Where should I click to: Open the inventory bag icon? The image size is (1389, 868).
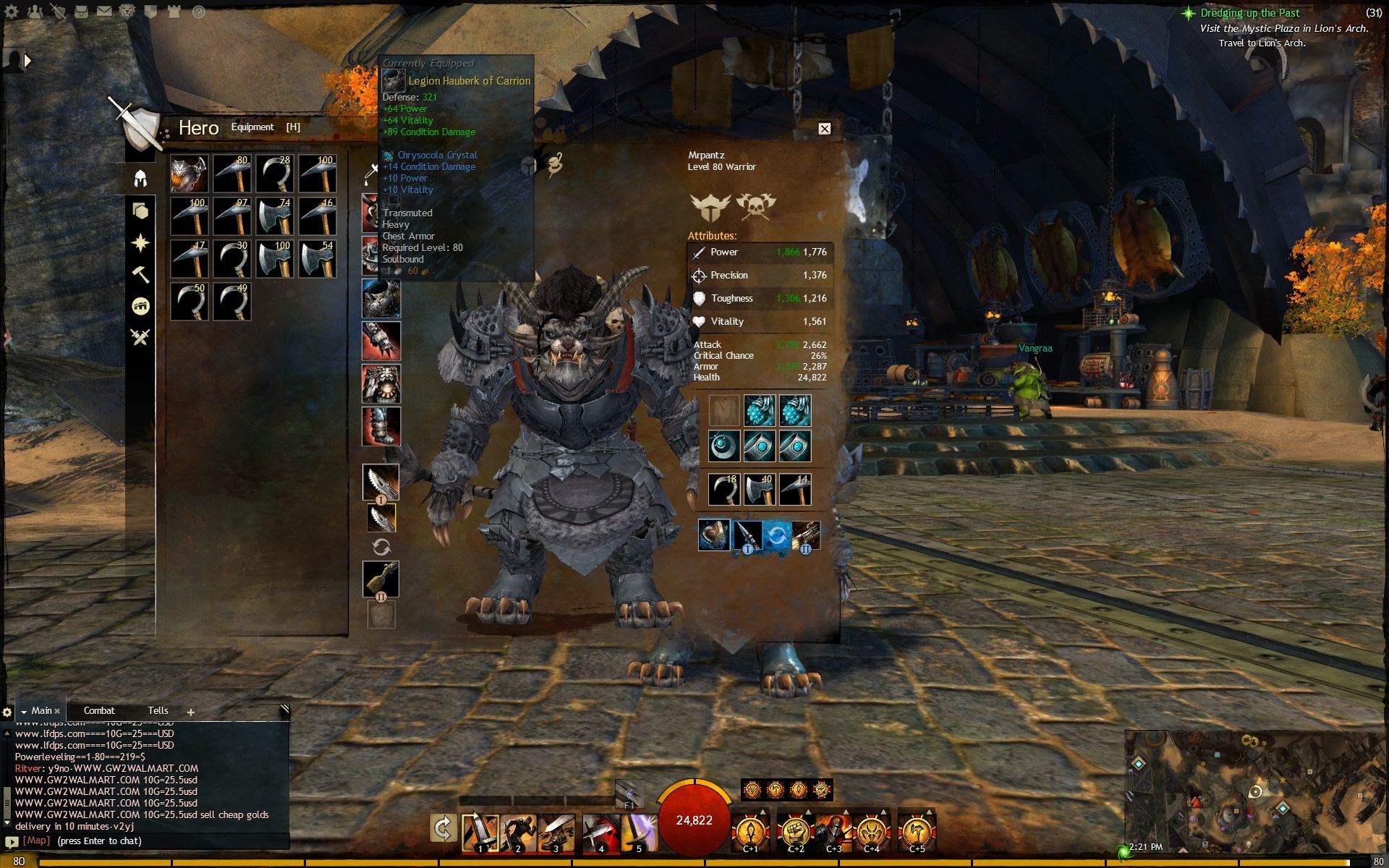pyautogui.click(x=81, y=12)
